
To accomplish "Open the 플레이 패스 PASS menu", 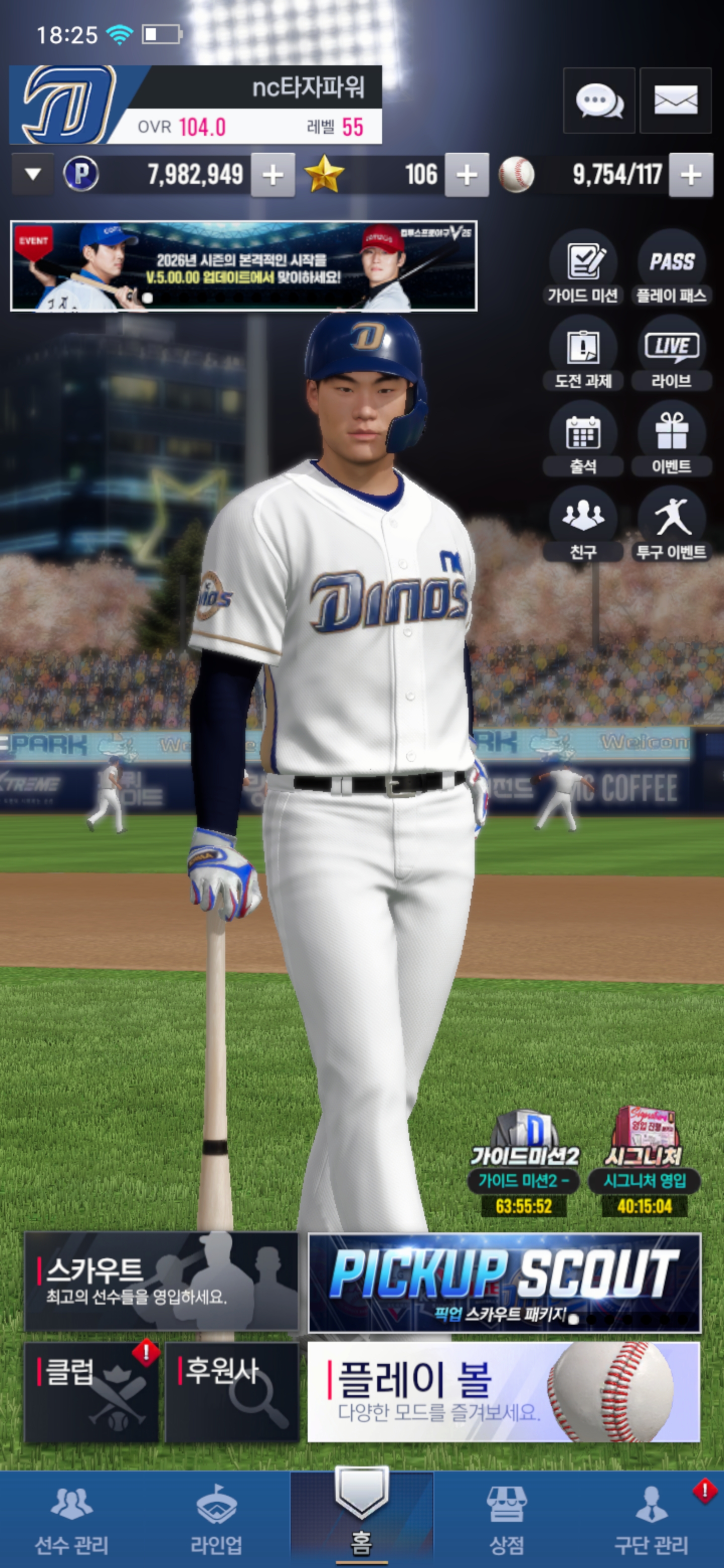I will coord(672,268).
